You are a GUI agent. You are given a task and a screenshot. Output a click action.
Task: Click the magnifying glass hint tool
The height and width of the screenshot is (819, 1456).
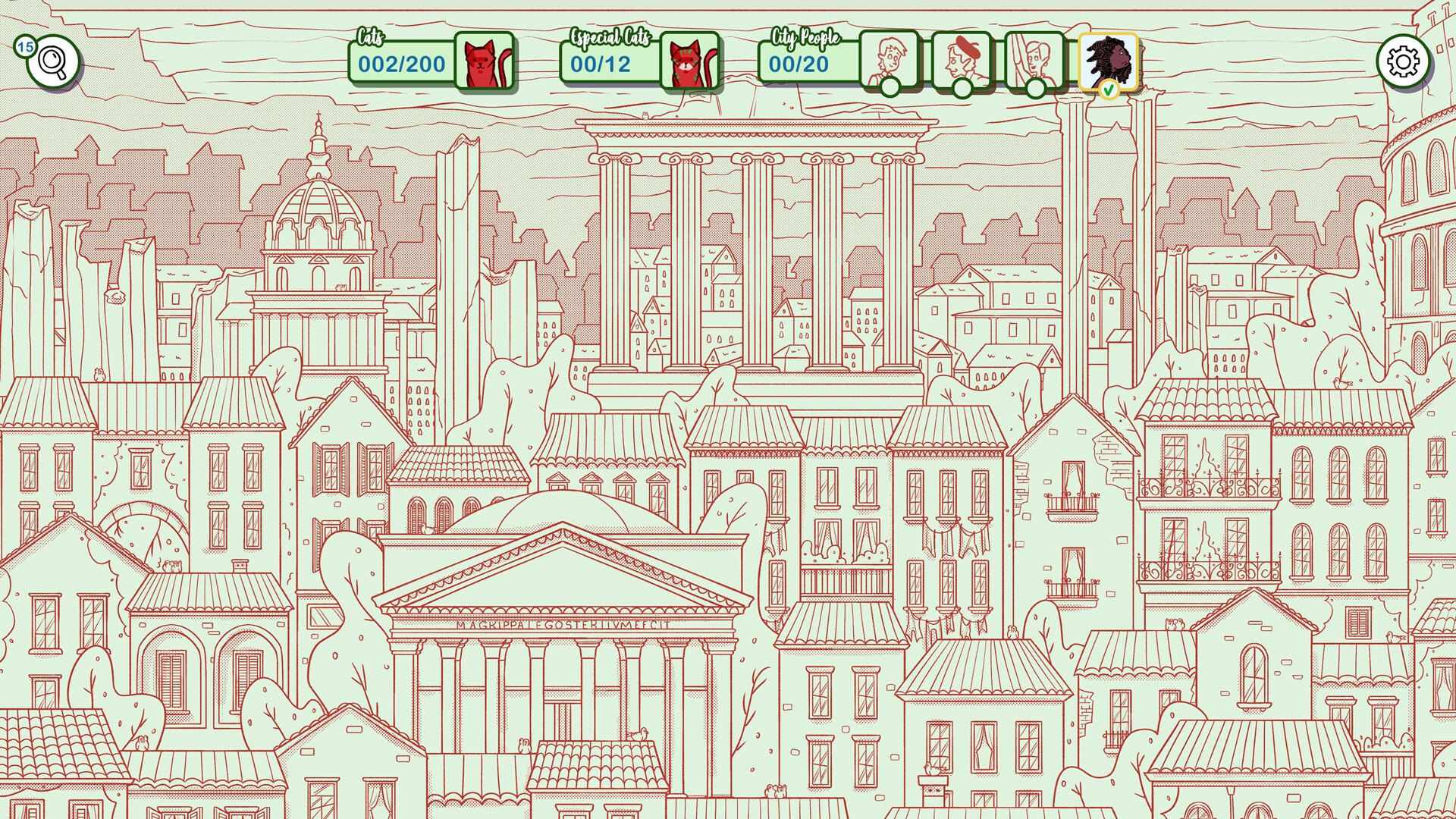coord(52,60)
